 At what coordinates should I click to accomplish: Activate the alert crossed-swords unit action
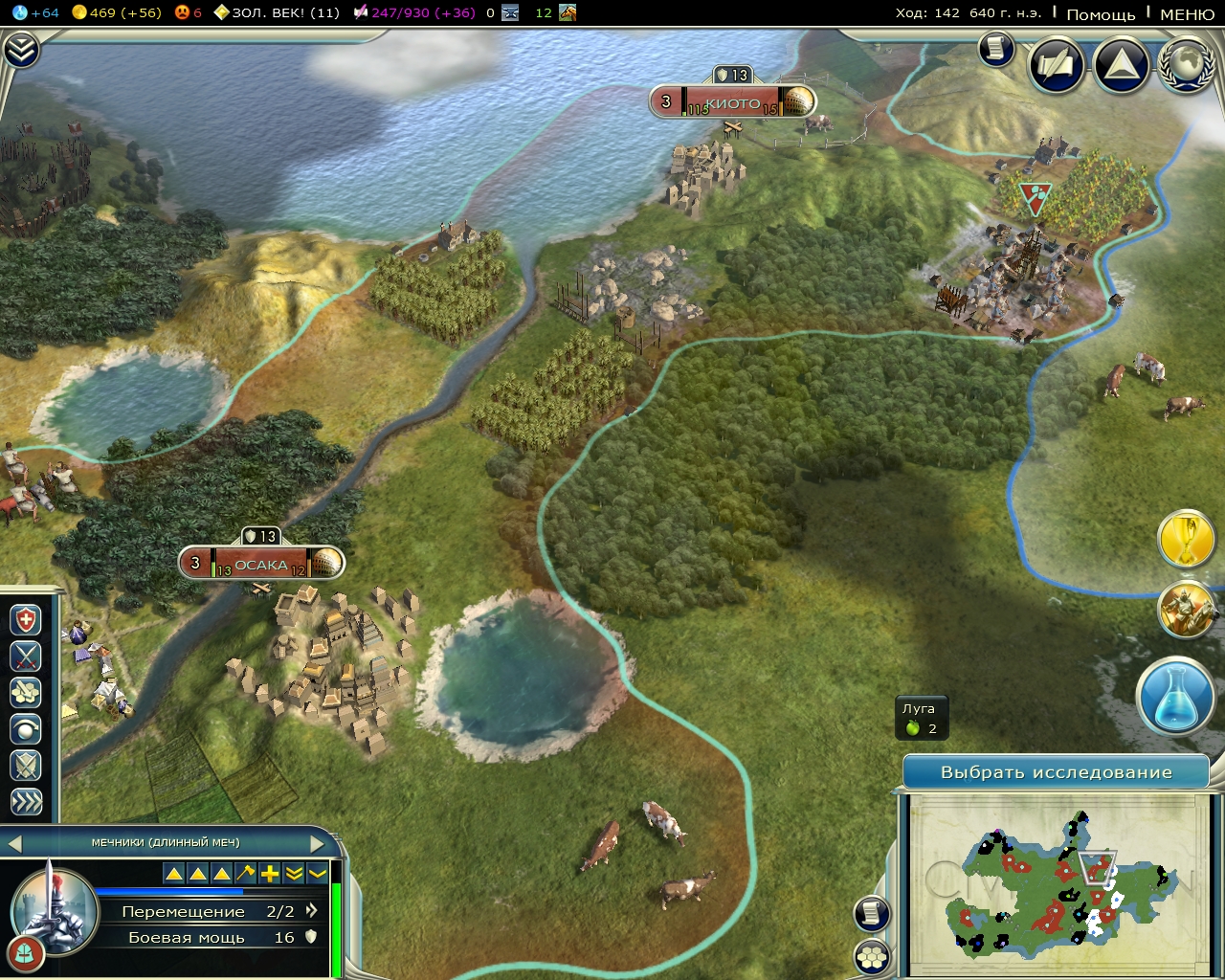pos(25,657)
